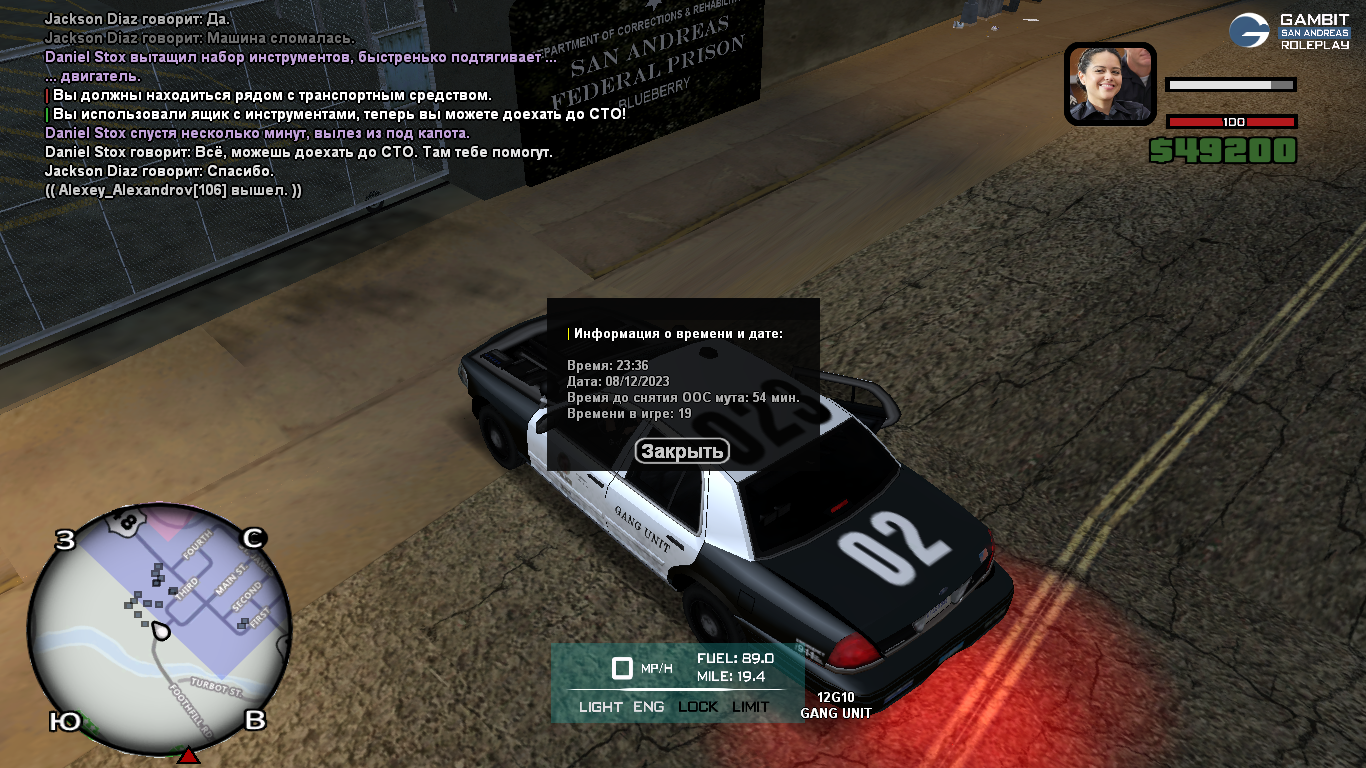Toggle the ENG engine indicator
The width and height of the screenshot is (1366, 768).
pyautogui.click(x=648, y=707)
